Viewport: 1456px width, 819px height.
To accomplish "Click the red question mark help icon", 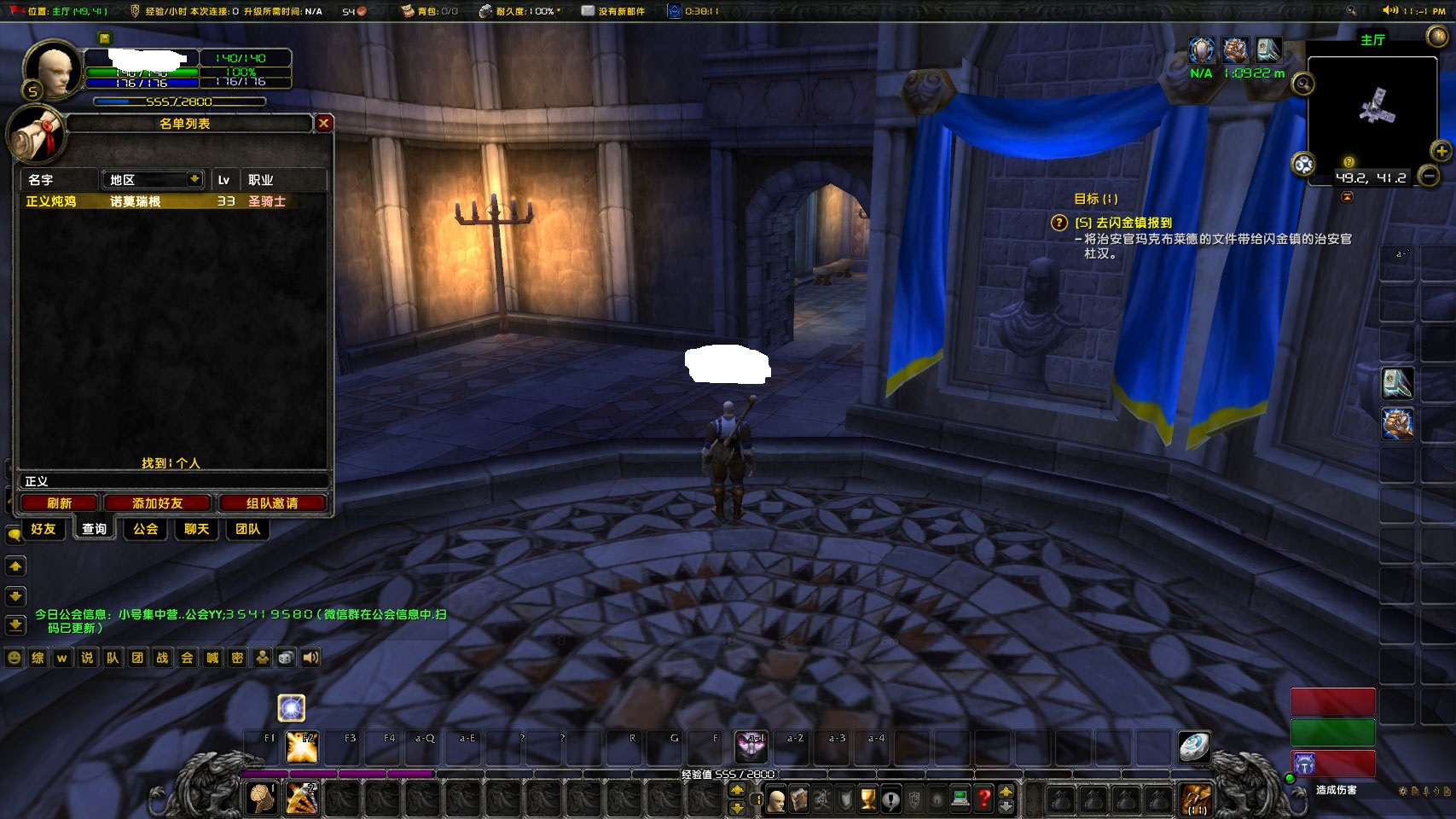I will [983, 798].
